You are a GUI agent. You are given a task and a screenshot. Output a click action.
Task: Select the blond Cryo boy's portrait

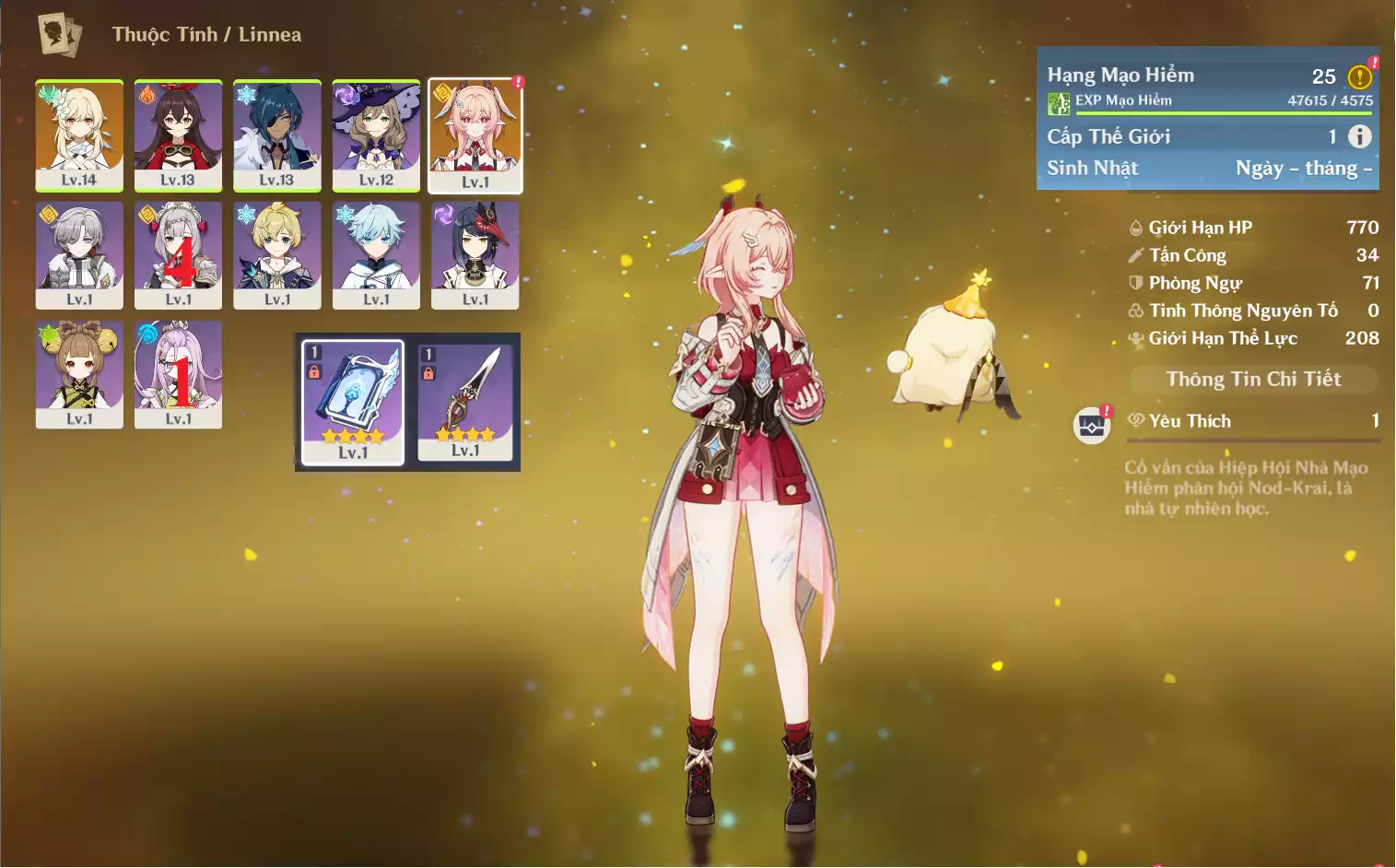276,254
